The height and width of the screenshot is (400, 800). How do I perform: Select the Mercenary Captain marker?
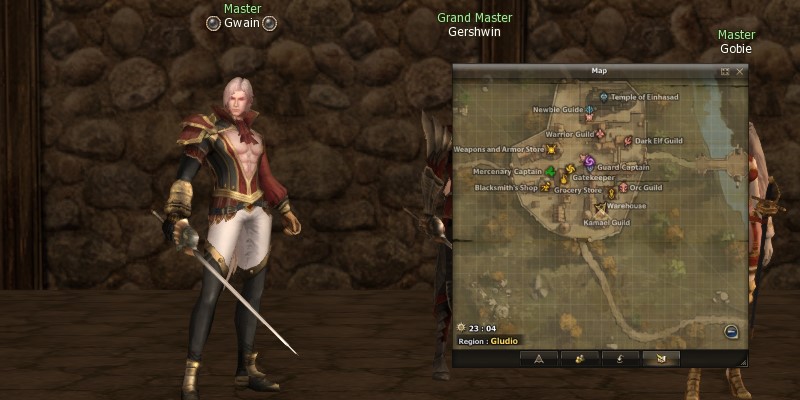click(x=551, y=171)
